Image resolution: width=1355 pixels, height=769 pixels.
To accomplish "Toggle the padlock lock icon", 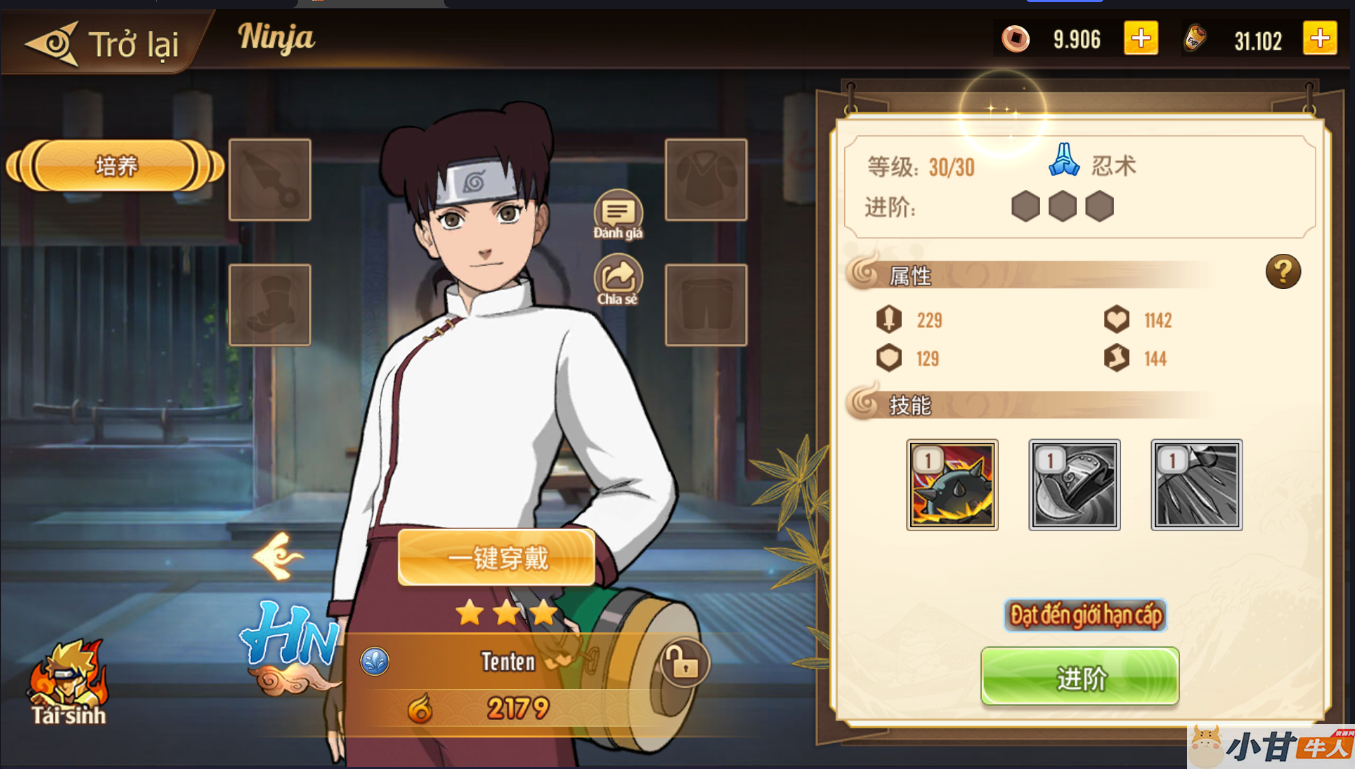I will click(685, 662).
